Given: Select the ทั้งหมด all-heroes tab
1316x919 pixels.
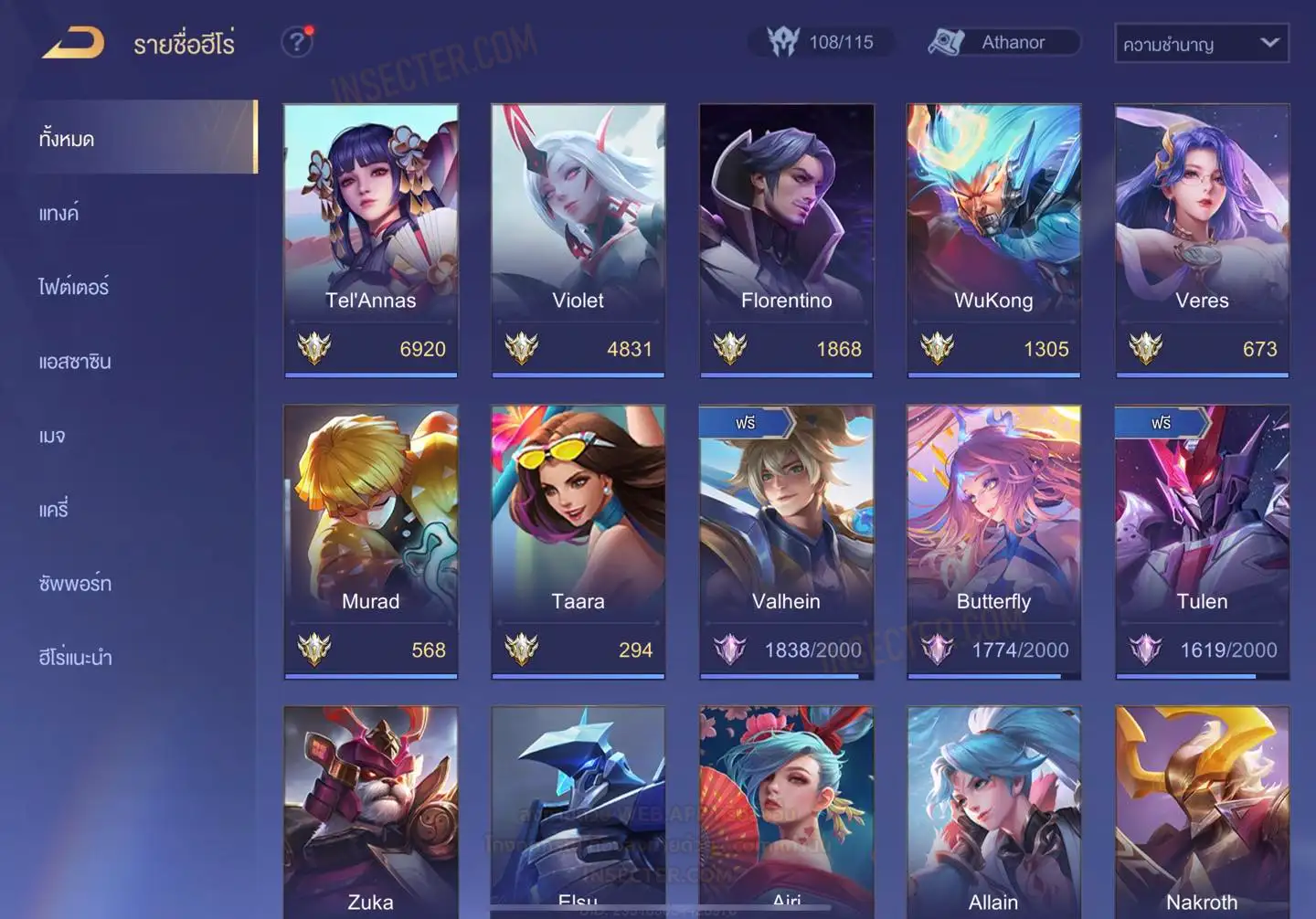Looking at the screenshot, I should pos(67,140).
